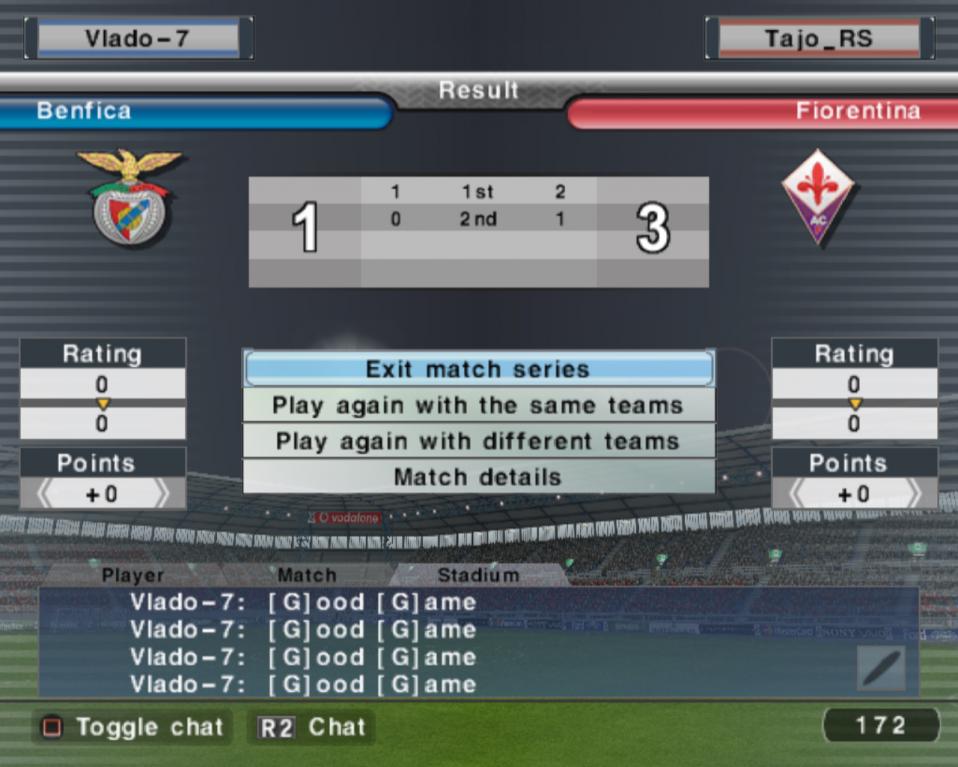Image resolution: width=958 pixels, height=767 pixels.
Task: Click the pencil chat write icon
Action: point(881,668)
